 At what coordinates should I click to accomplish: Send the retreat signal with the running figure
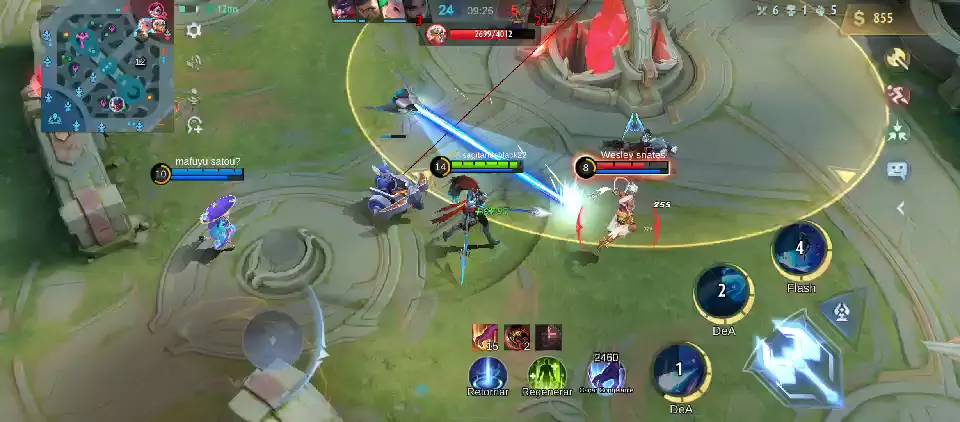(x=897, y=96)
